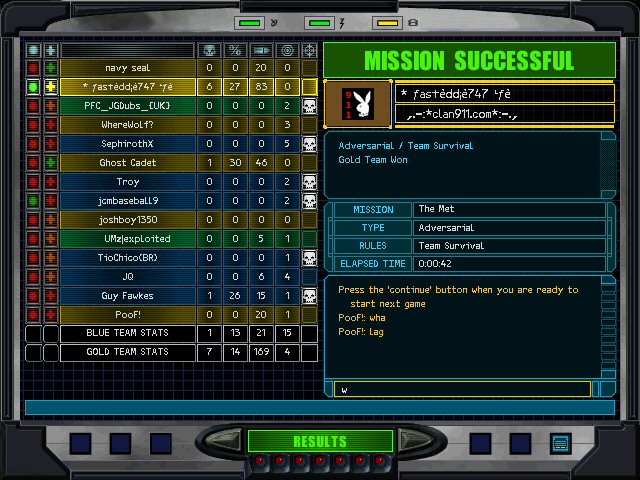Click the green RESULTS button
This screenshot has width=640, height=480.
(319, 441)
